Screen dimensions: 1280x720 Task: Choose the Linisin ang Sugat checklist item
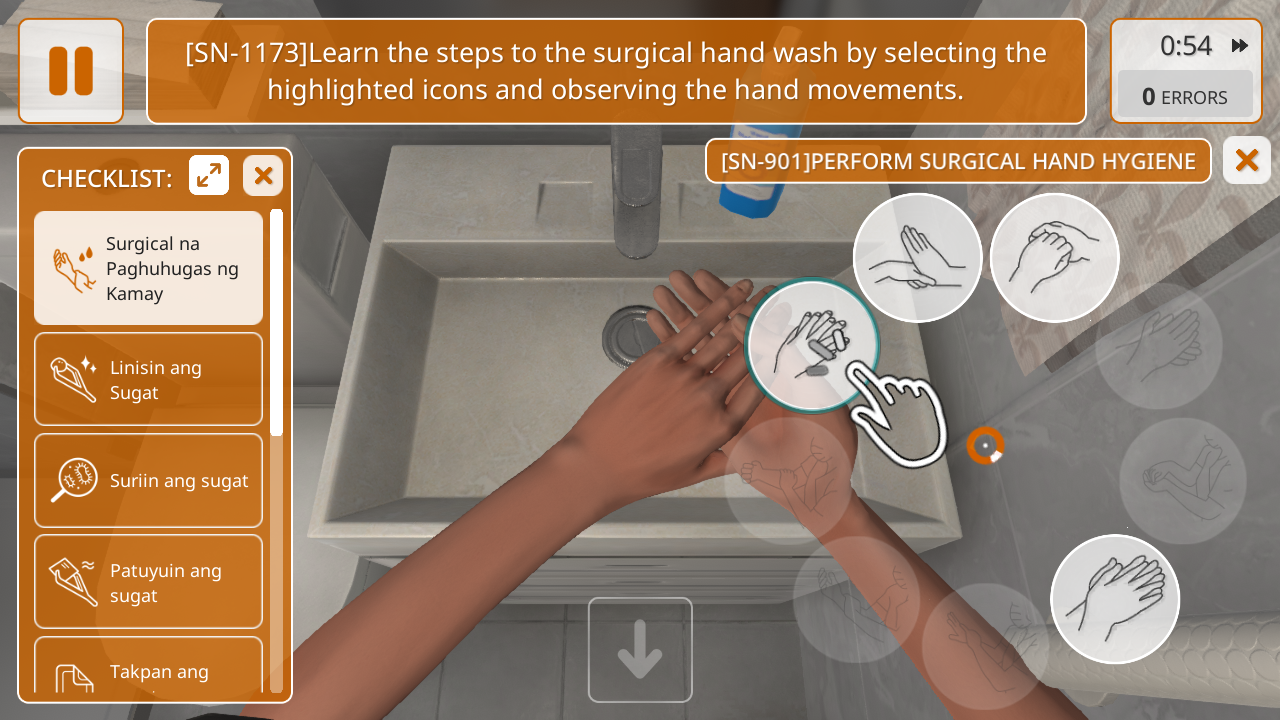click(x=149, y=380)
